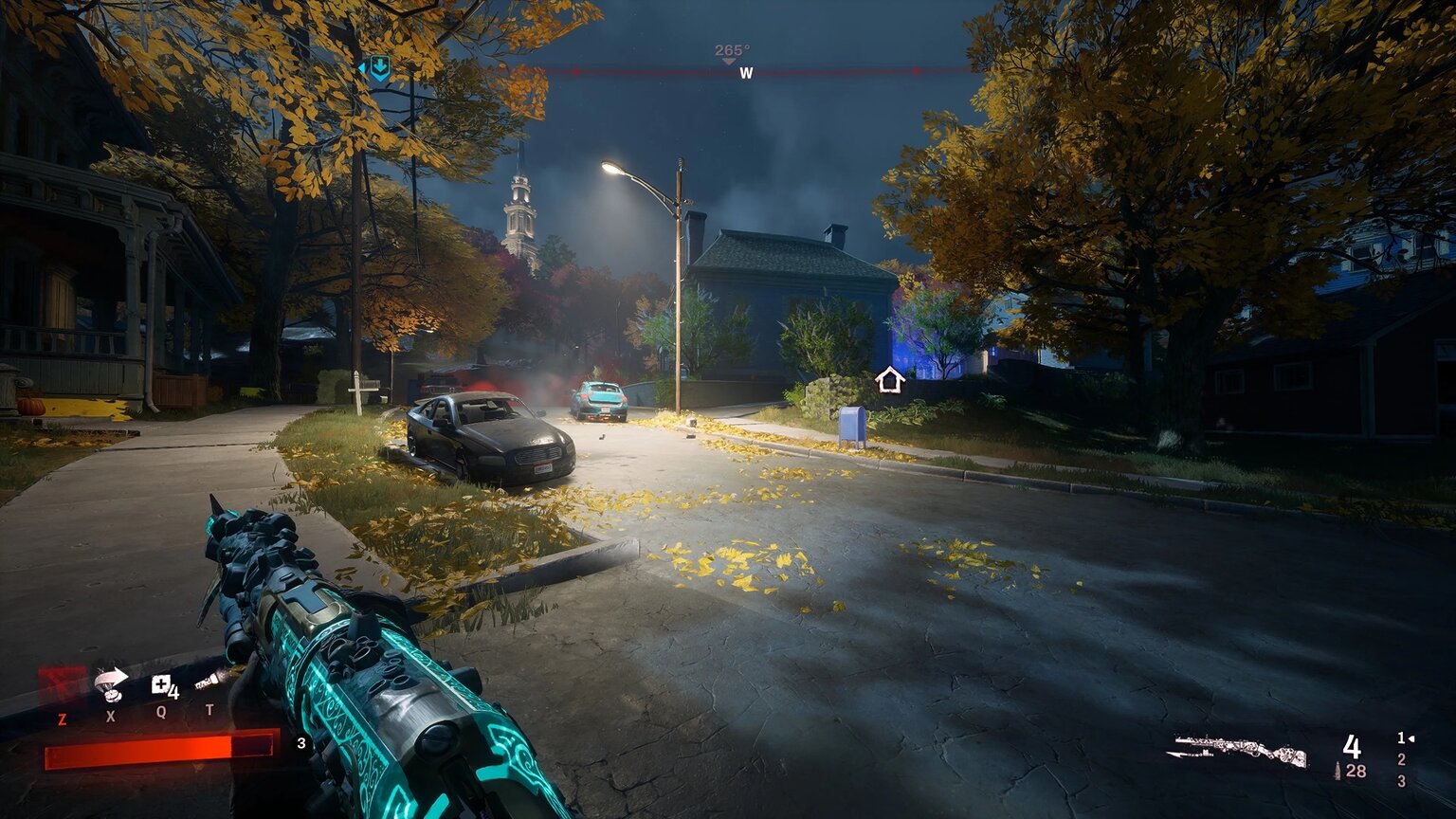1456x819 pixels.
Task: Open the weapon slot arrow indicator
Action: click(x=1412, y=737)
